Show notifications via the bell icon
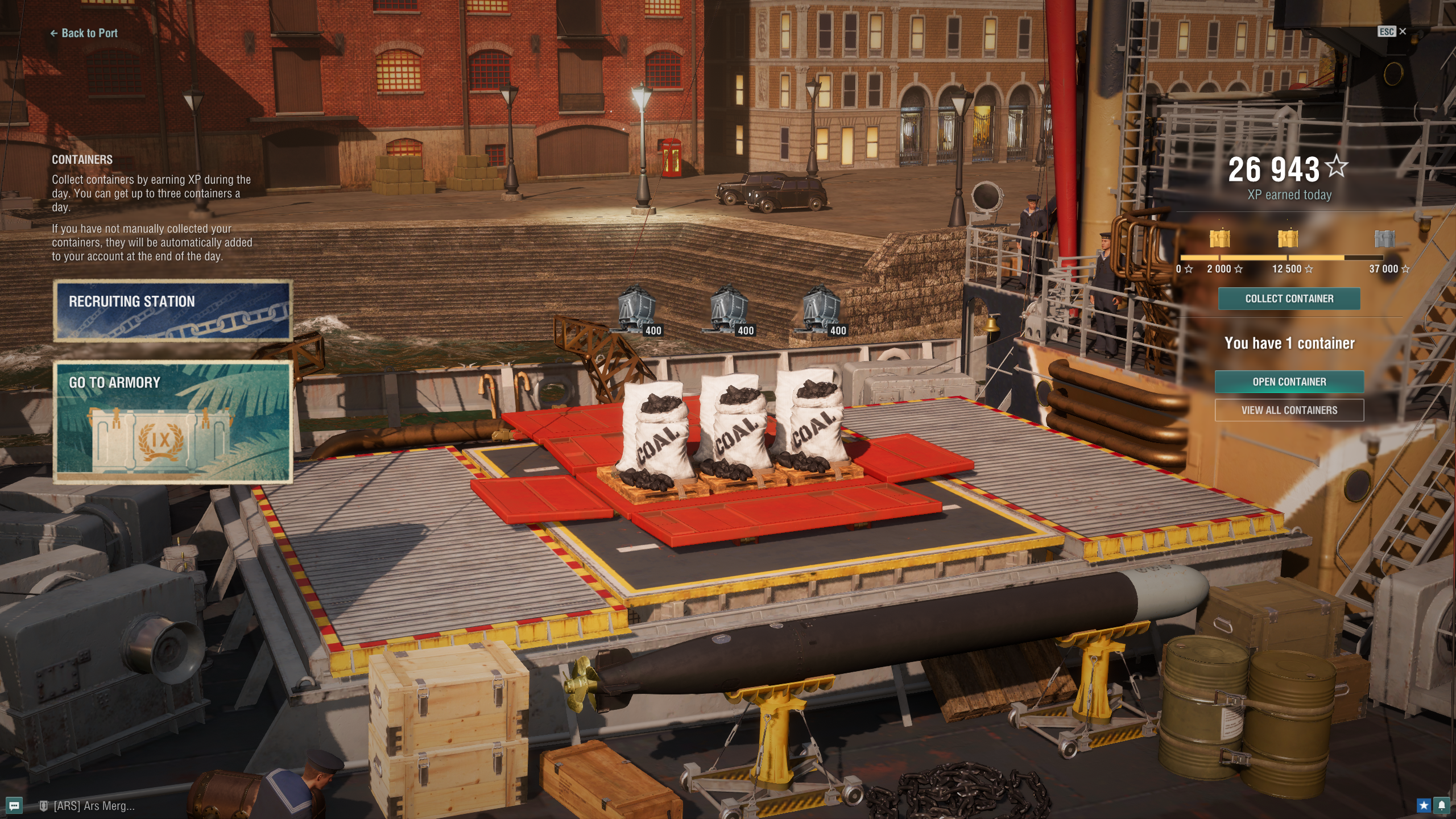Image resolution: width=1456 pixels, height=819 pixels. (x=1442, y=805)
